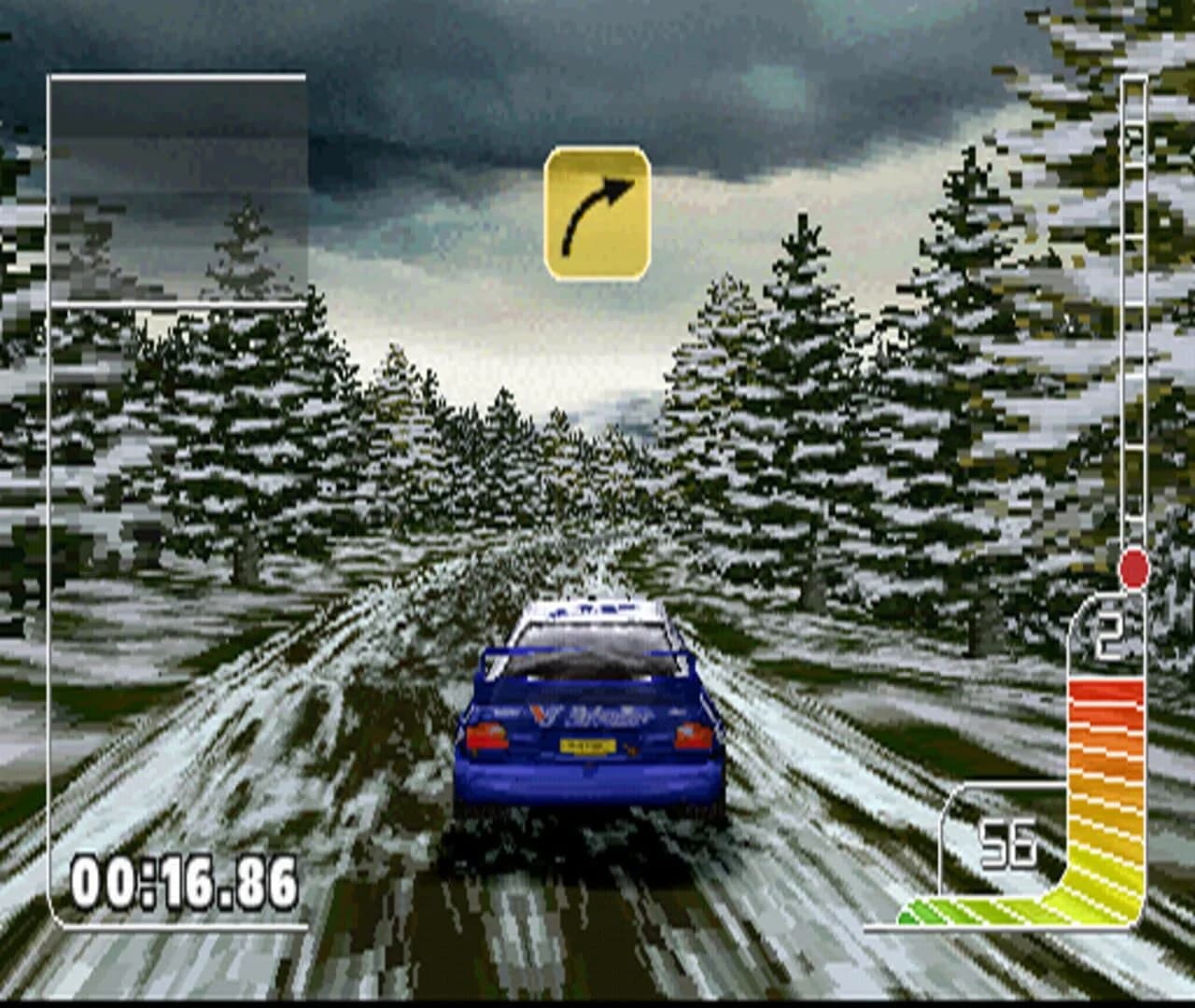Select the HUD strip along the top-left border
Viewport: 1195px width, 1008px height.
(x=177, y=75)
